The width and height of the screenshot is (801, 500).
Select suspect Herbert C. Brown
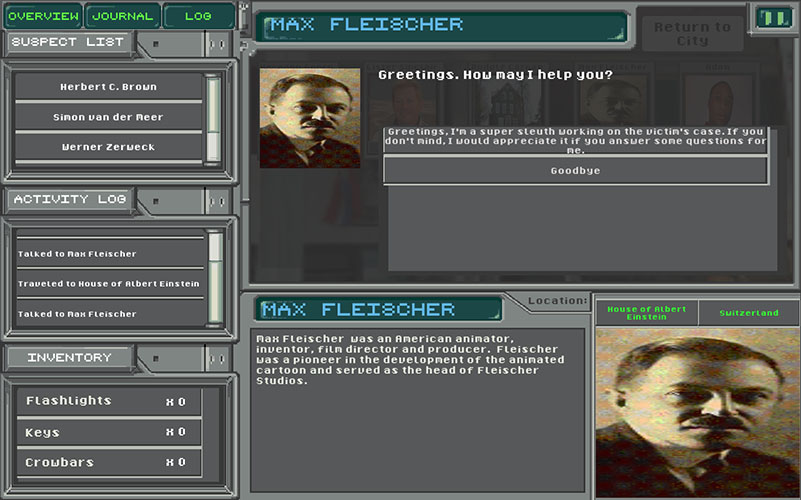[x=108, y=87]
